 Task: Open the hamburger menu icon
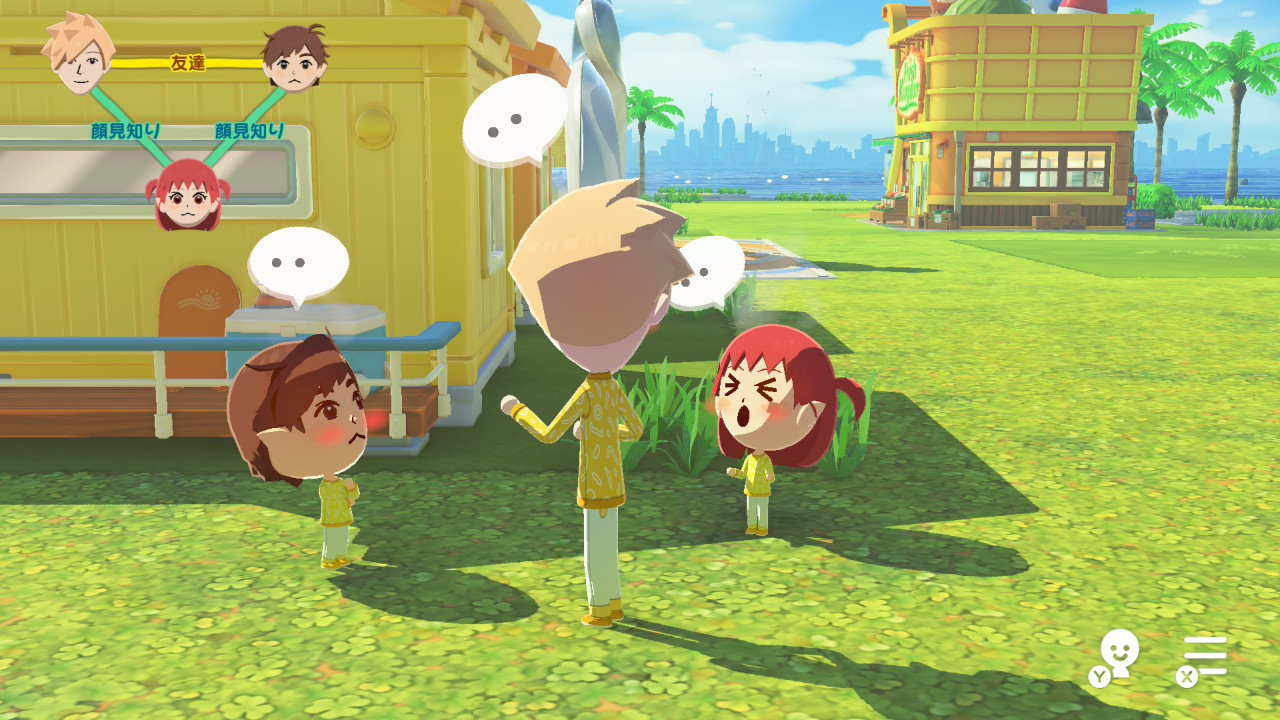click(x=1205, y=656)
